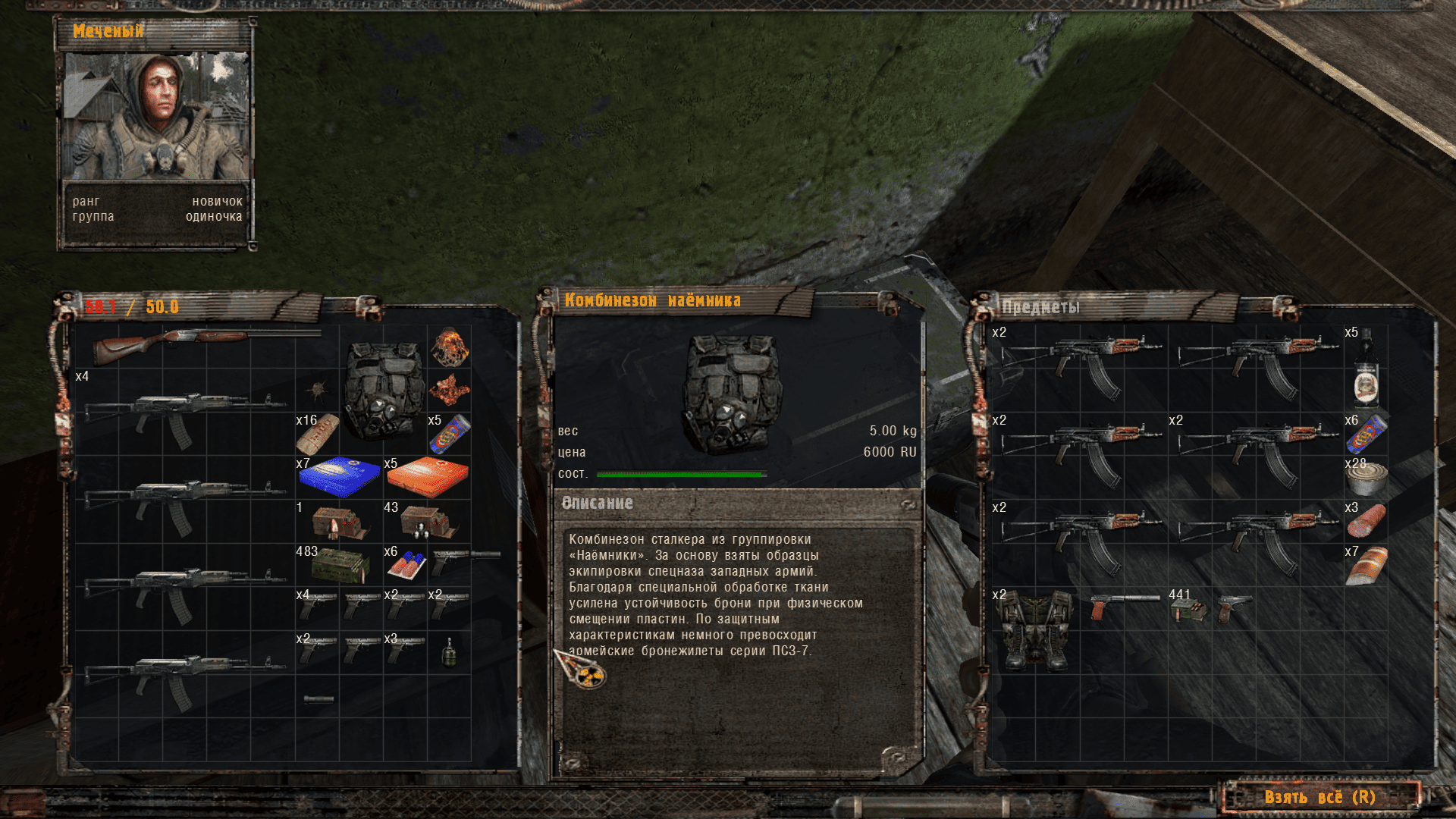Select the x16 bandage stack

point(317,434)
